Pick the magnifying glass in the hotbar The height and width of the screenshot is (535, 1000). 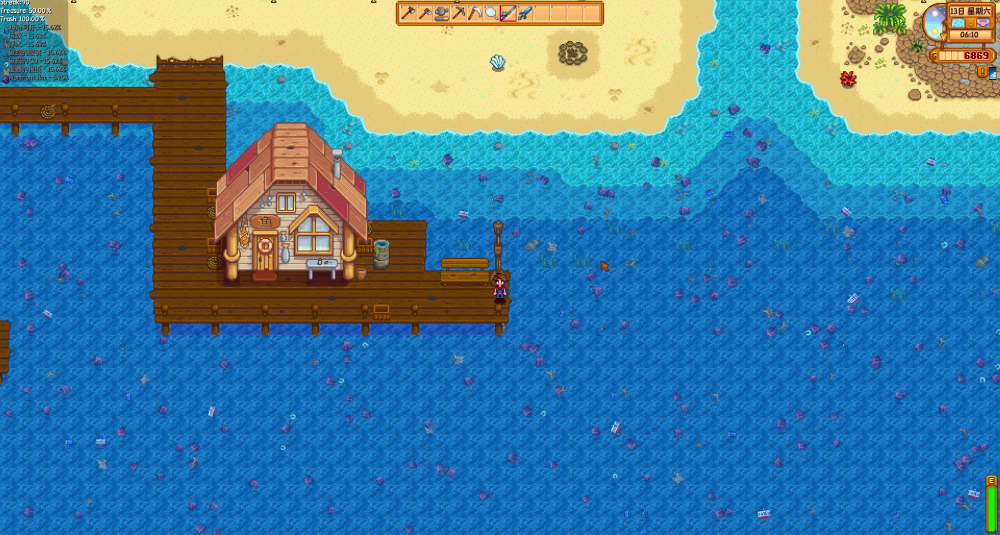(x=491, y=13)
